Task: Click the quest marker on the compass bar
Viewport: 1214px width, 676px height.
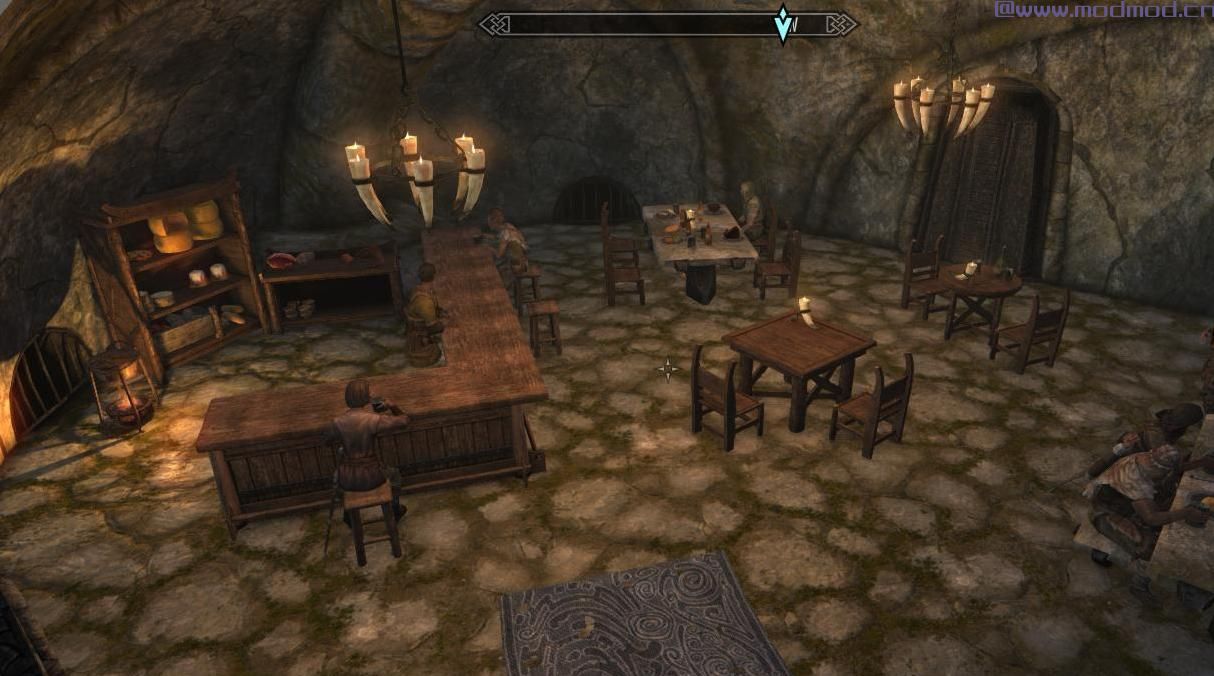Action: tap(782, 24)
